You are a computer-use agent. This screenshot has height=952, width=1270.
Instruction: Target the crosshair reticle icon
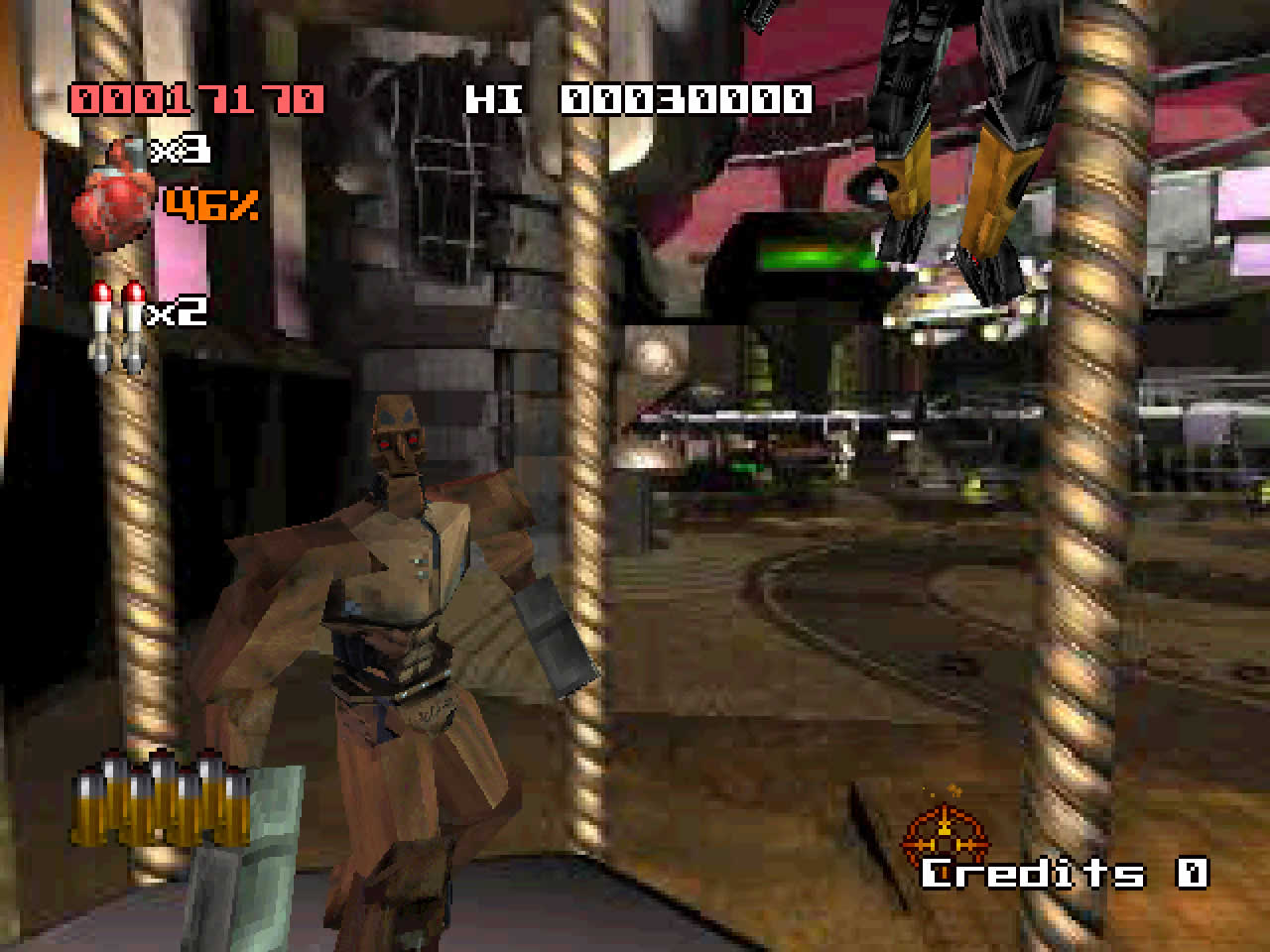946,838
